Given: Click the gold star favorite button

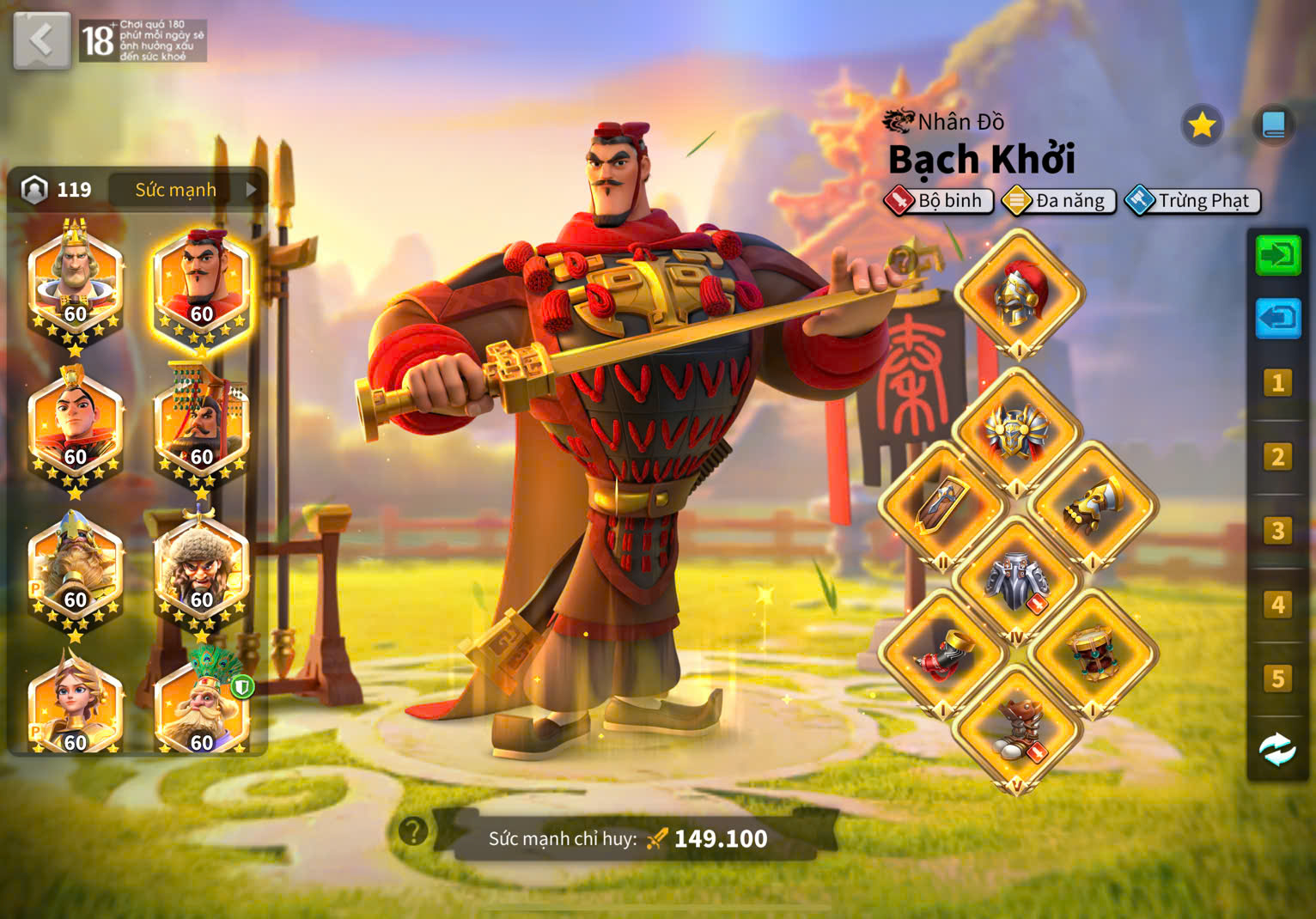Looking at the screenshot, I should point(1201,126).
